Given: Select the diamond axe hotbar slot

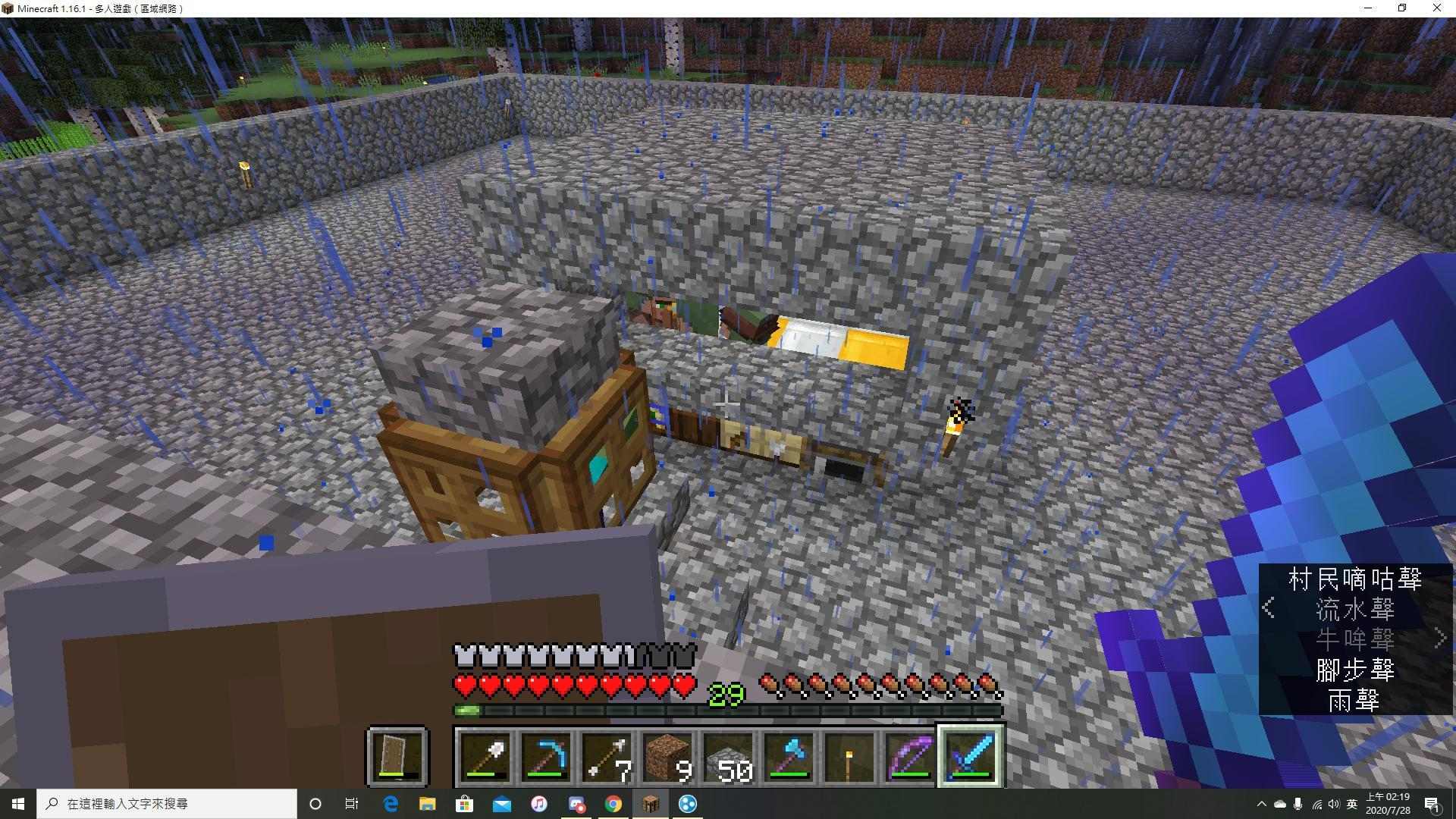Looking at the screenshot, I should pos(789,756).
